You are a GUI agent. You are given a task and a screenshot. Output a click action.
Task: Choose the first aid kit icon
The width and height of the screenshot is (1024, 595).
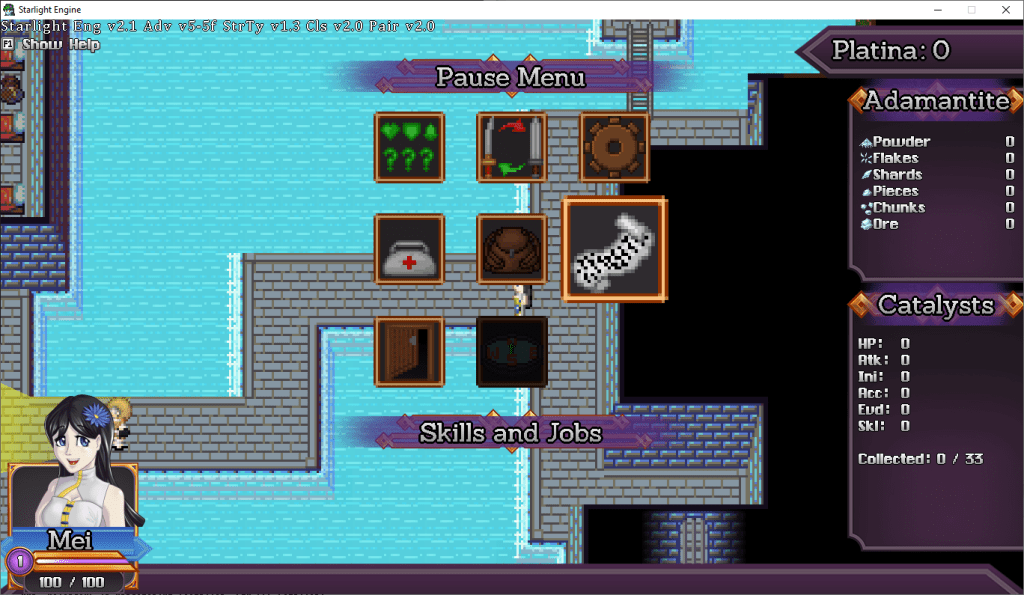pos(409,250)
